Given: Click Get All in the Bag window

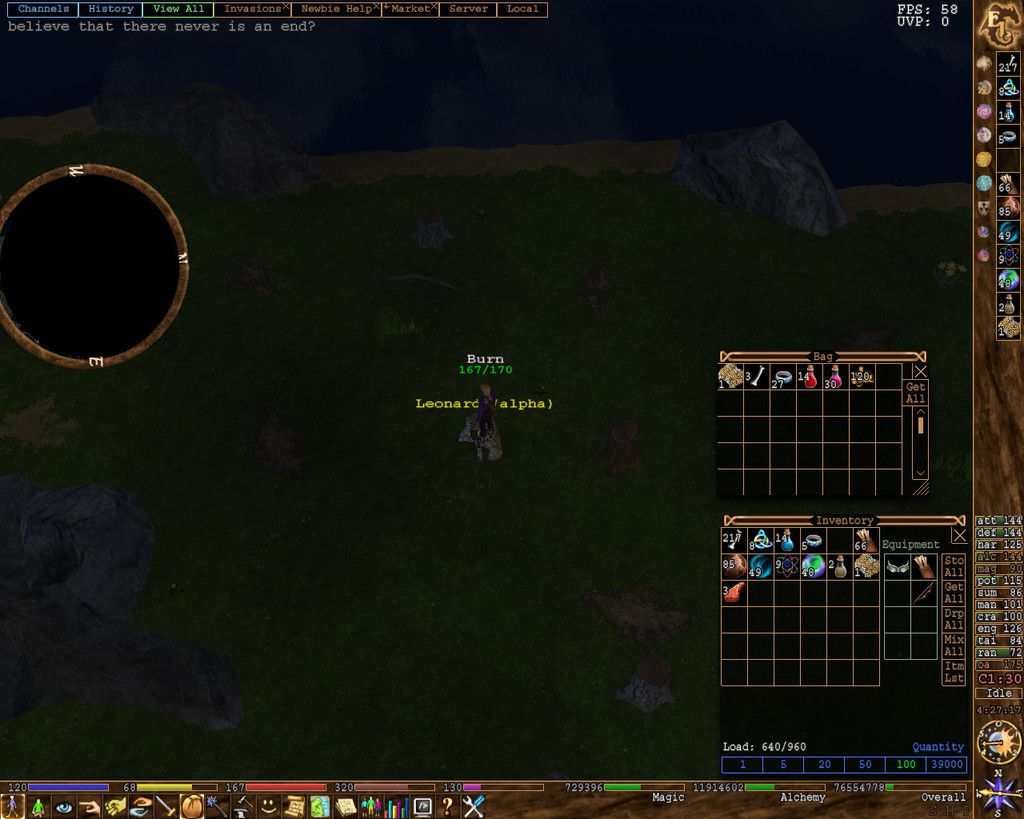Looking at the screenshot, I should (915, 393).
